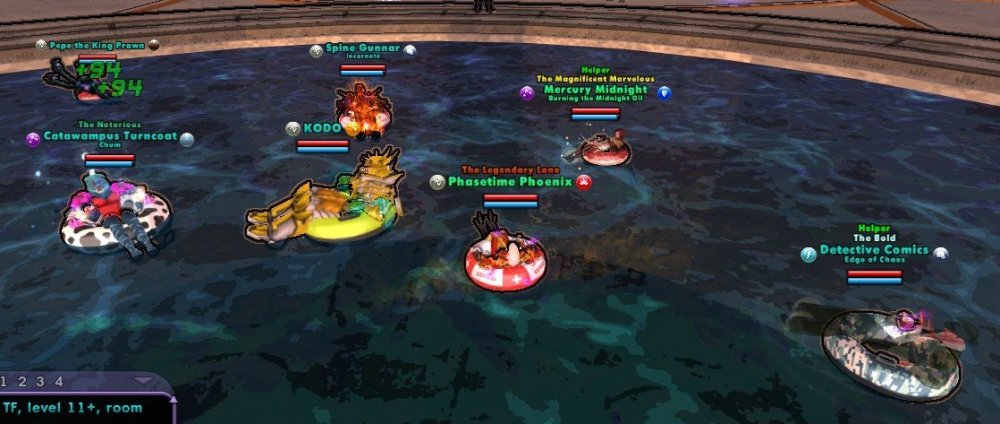Choose the Detective Comics nameplate
Screen dimensions: 1000x424
[x=874, y=250]
